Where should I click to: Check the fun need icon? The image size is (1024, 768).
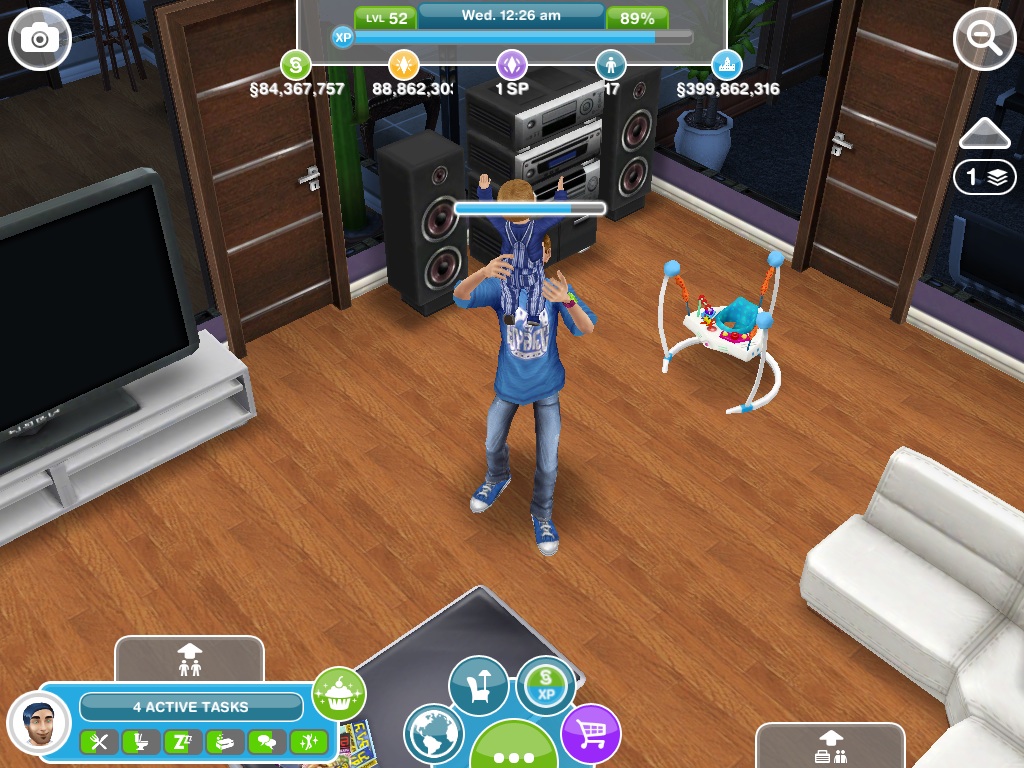(308, 742)
